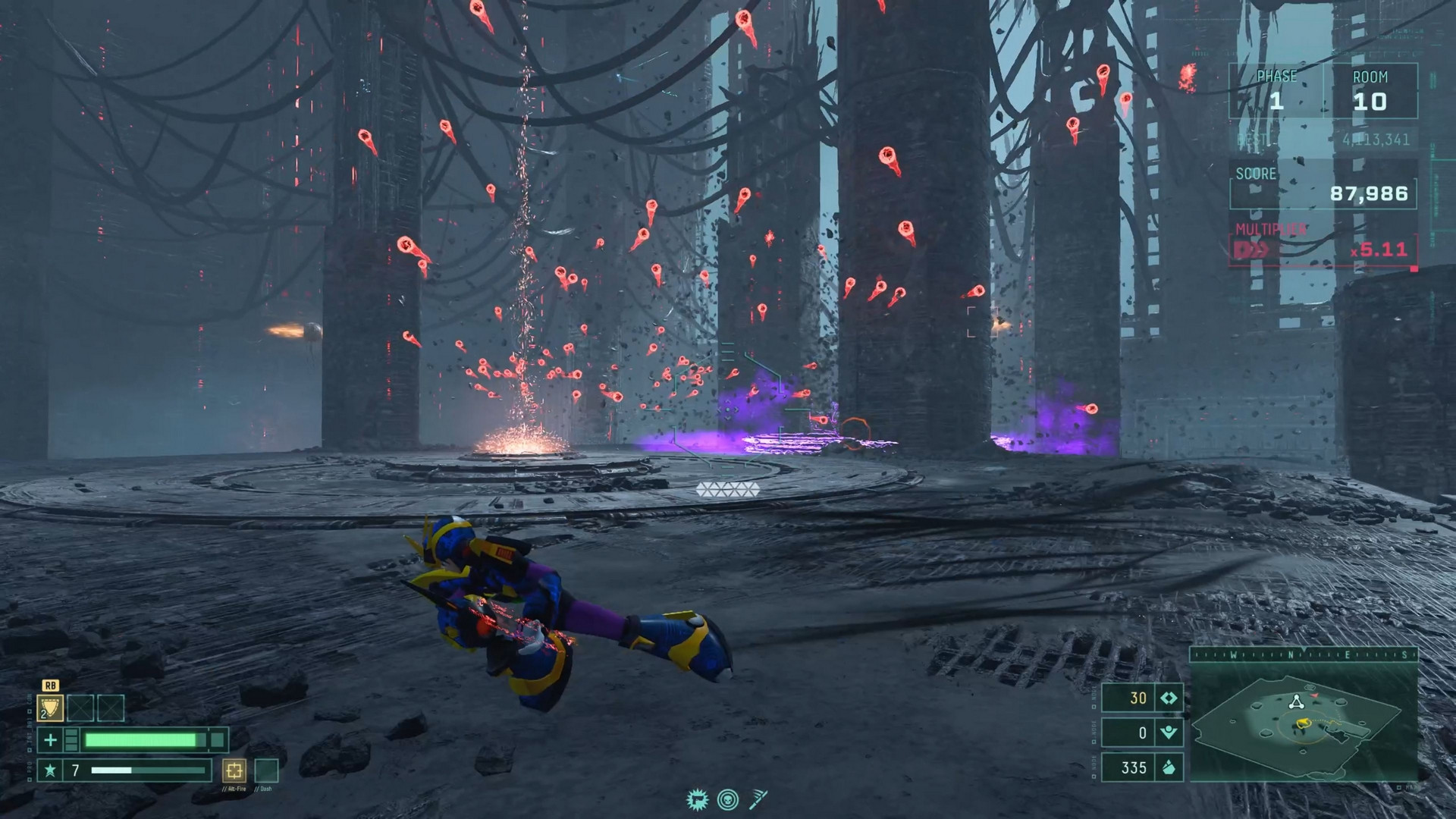The width and height of the screenshot is (1456, 819).
Task: Select the shield perk icon showing count 2
Action: pyautogui.click(x=50, y=708)
